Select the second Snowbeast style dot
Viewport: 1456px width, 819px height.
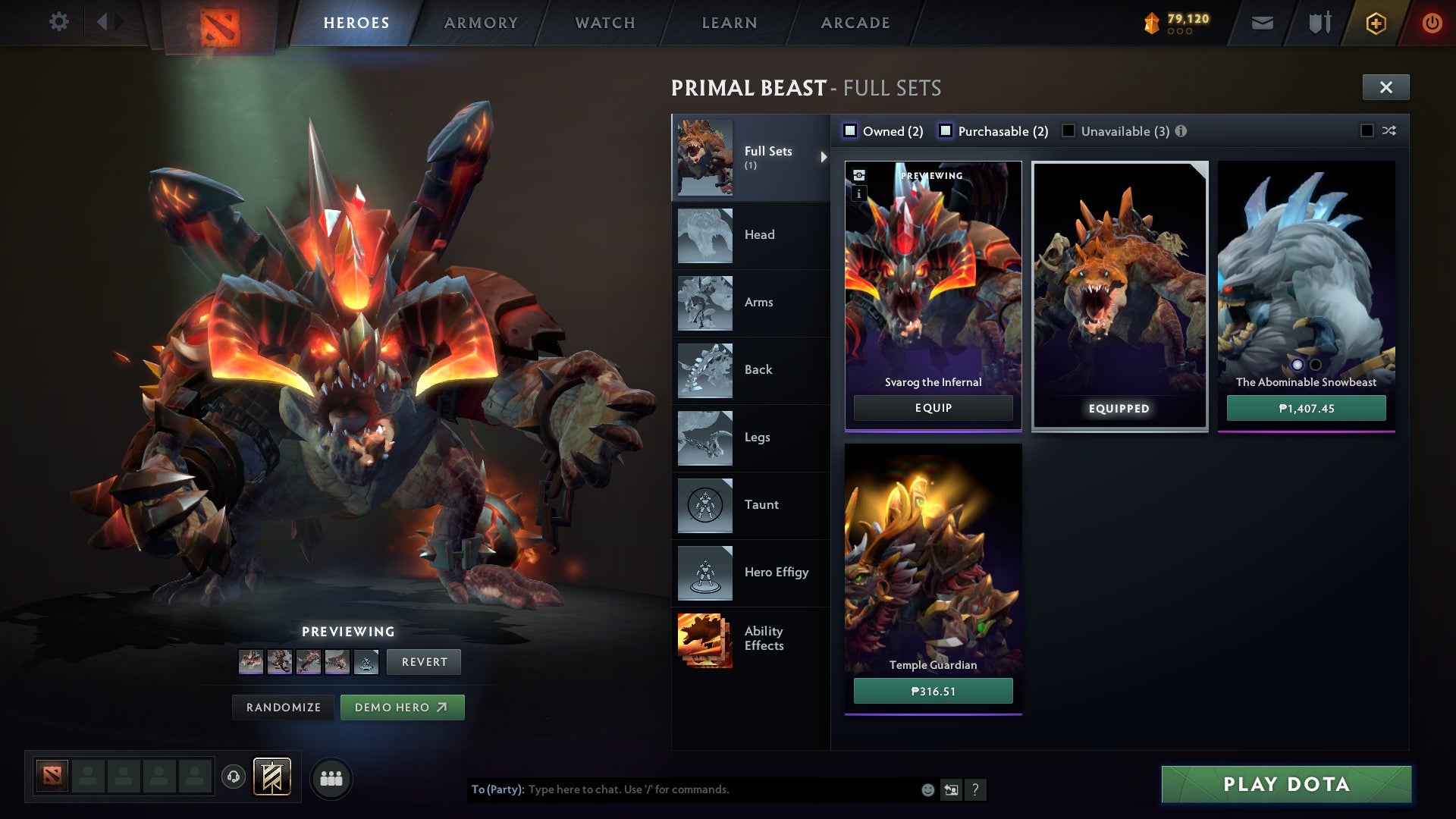pos(1314,366)
